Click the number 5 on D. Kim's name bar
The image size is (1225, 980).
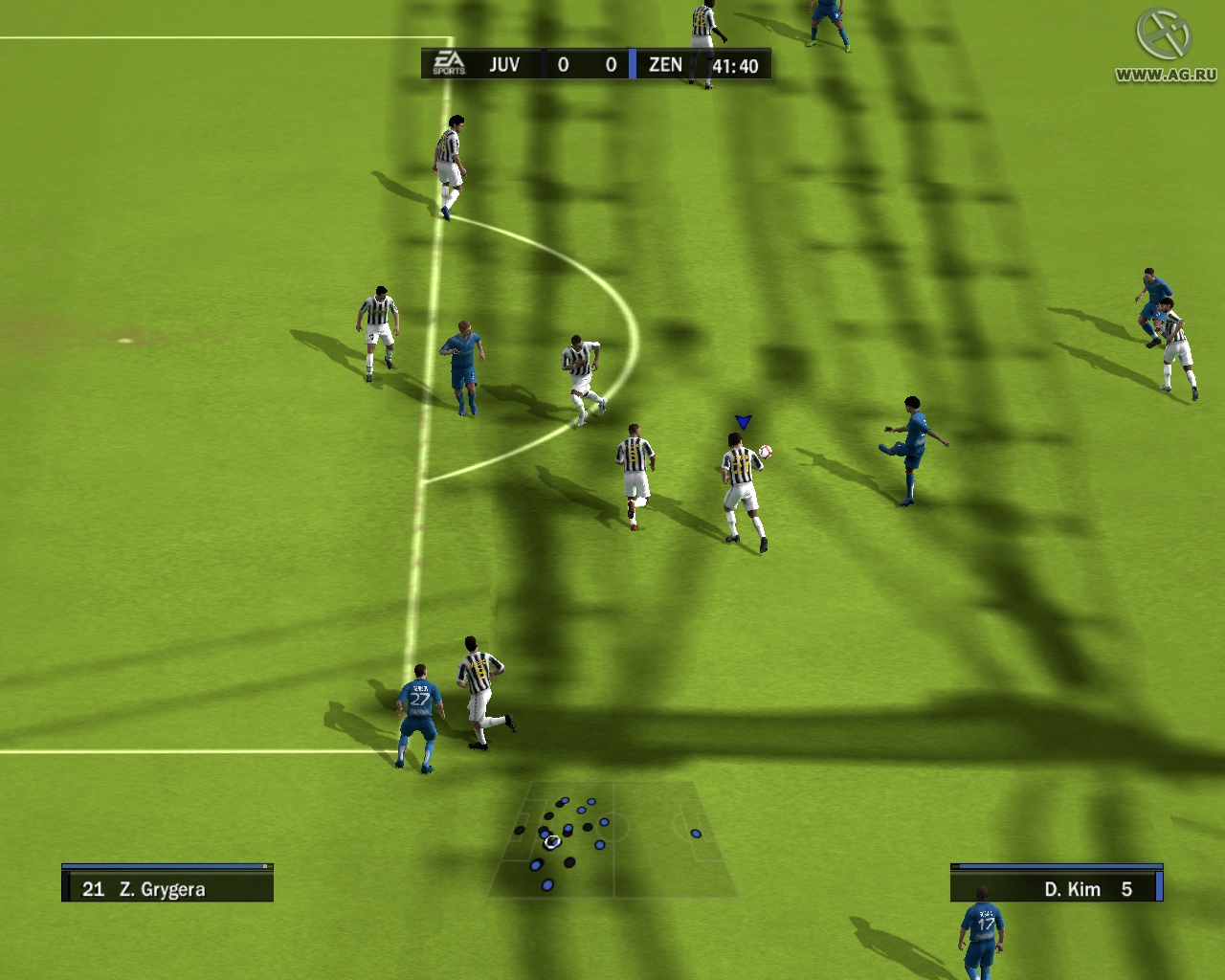pyautogui.click(x=1127, y=888)
